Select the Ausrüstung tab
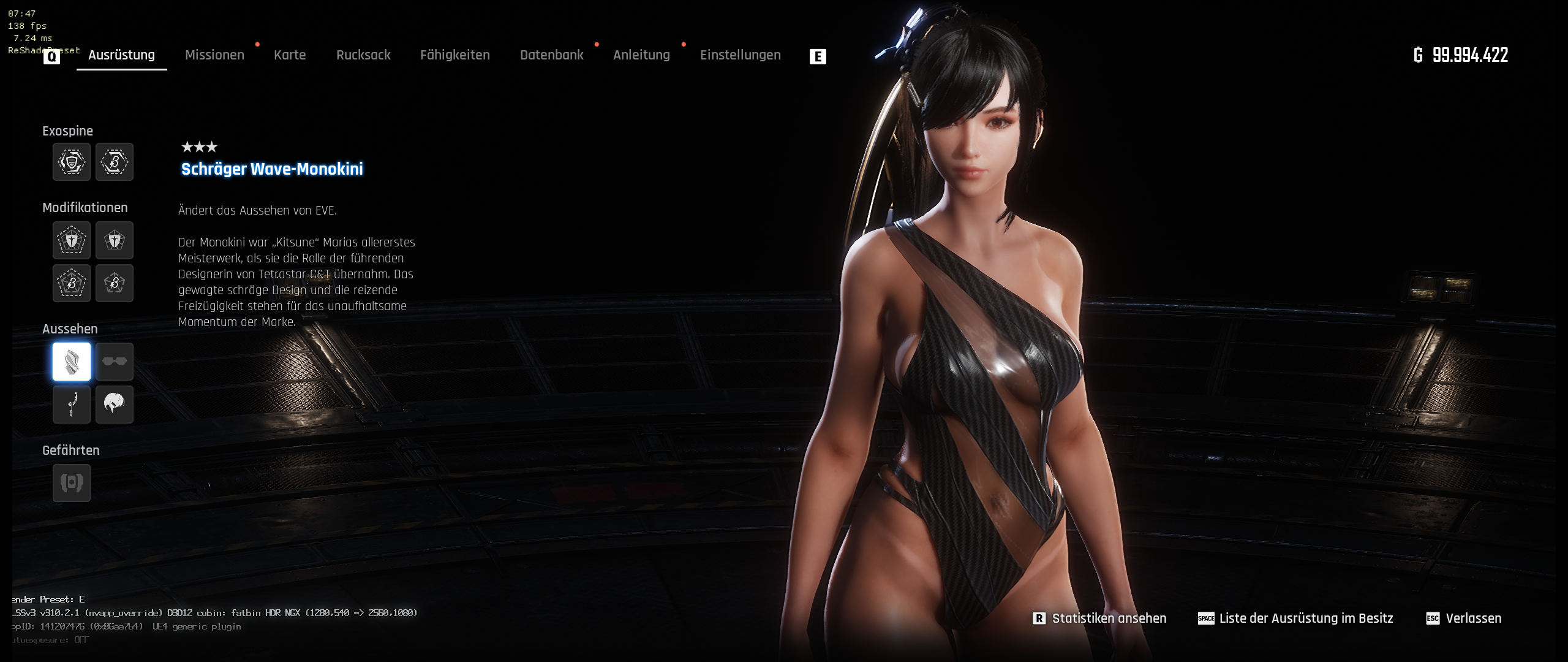This screenshot has height=662, width=1568. click(x=121, y=55)
